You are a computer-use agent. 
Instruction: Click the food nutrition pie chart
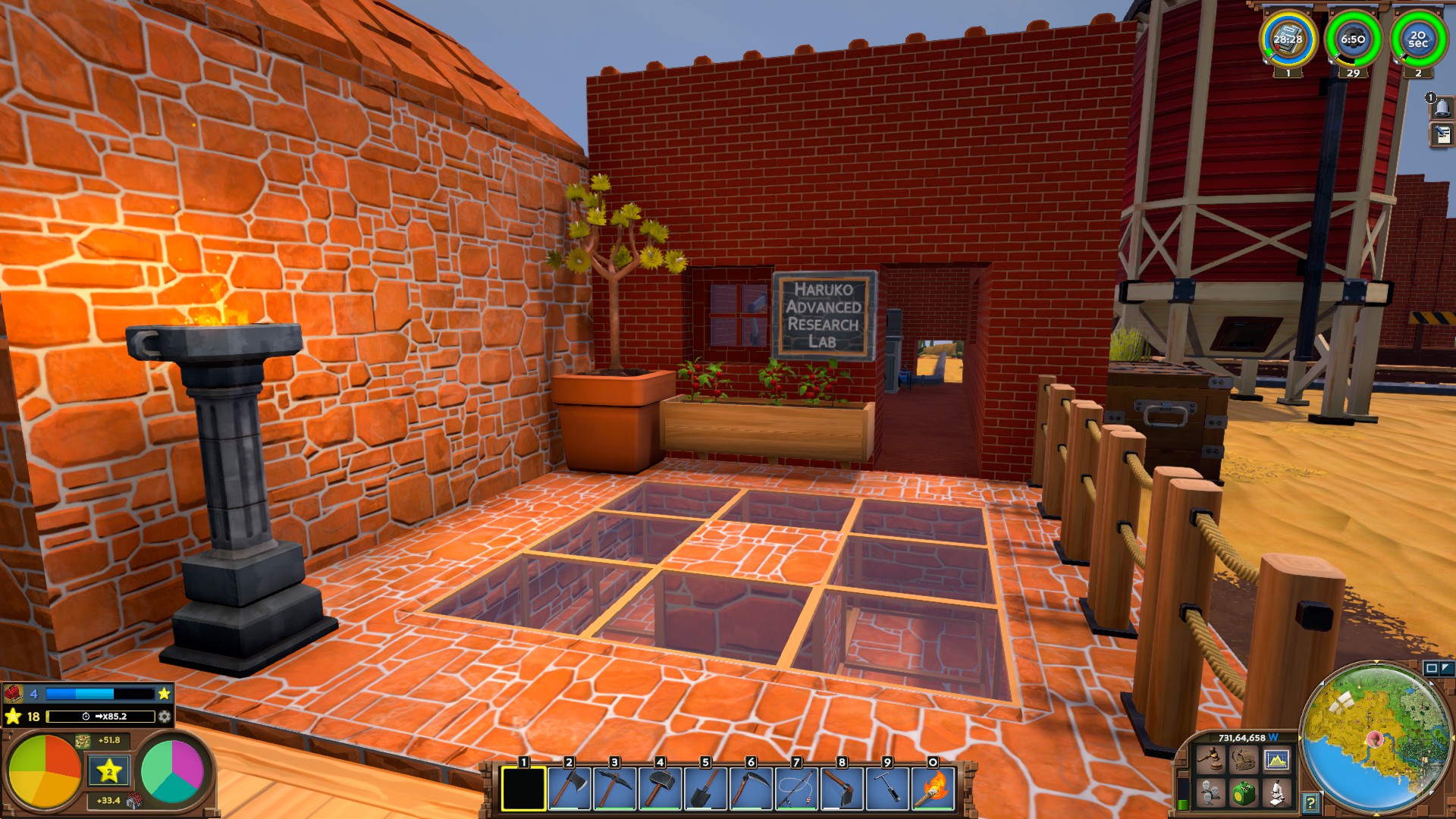pos(44,771)
